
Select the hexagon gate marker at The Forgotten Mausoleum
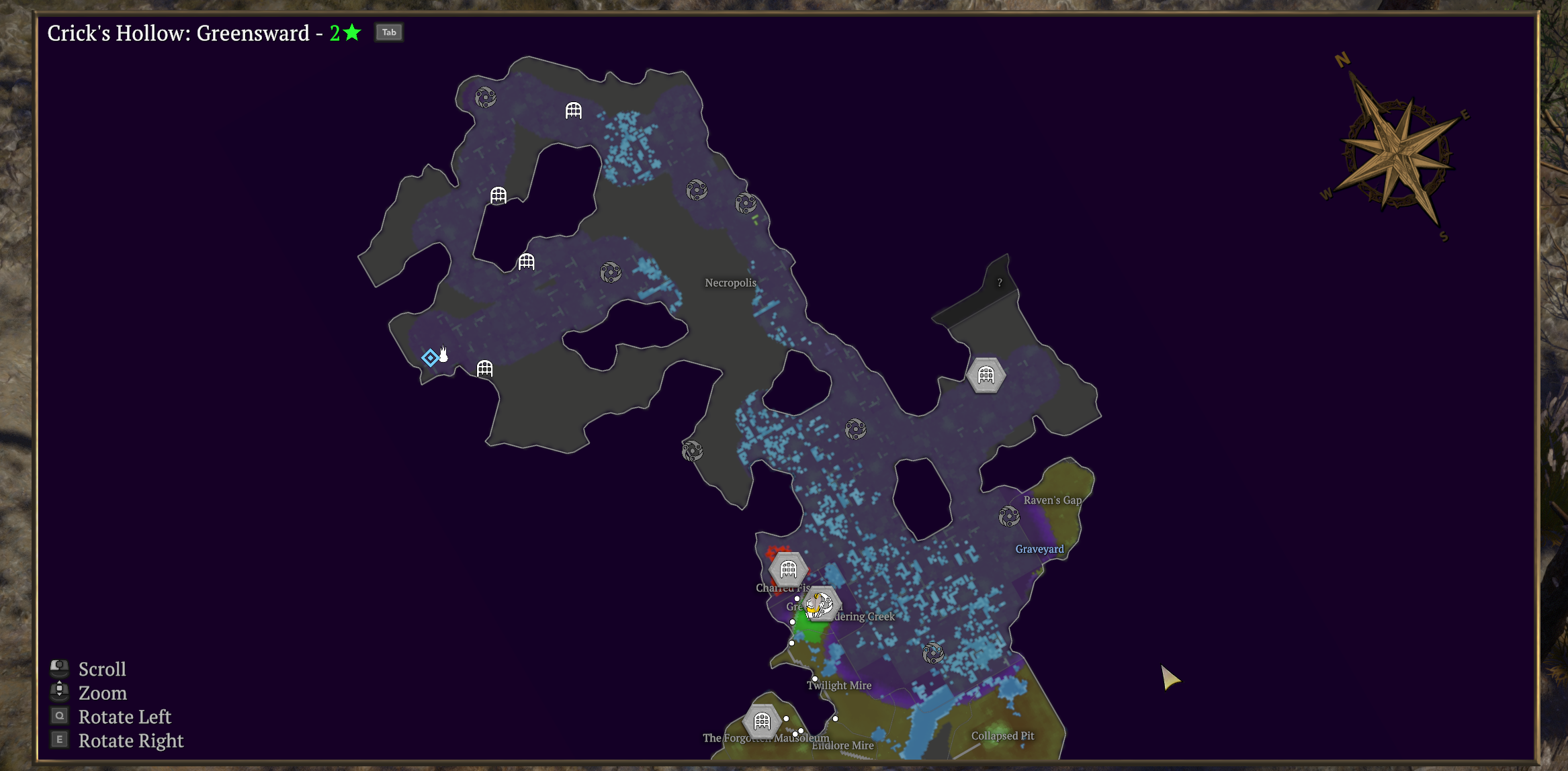click(762, 721)
